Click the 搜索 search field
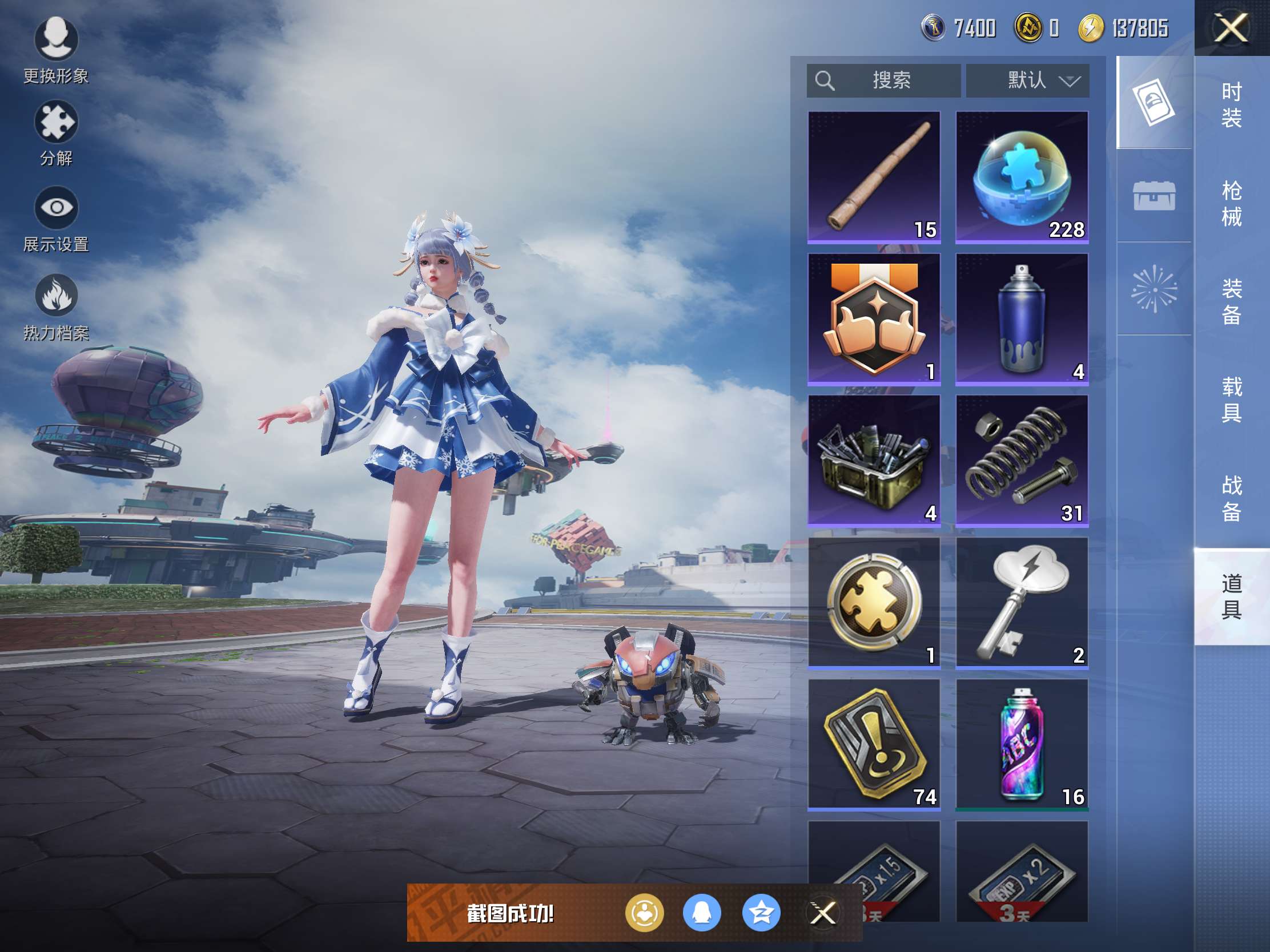Screen dimensions: 1270x952 coord(883,80)
